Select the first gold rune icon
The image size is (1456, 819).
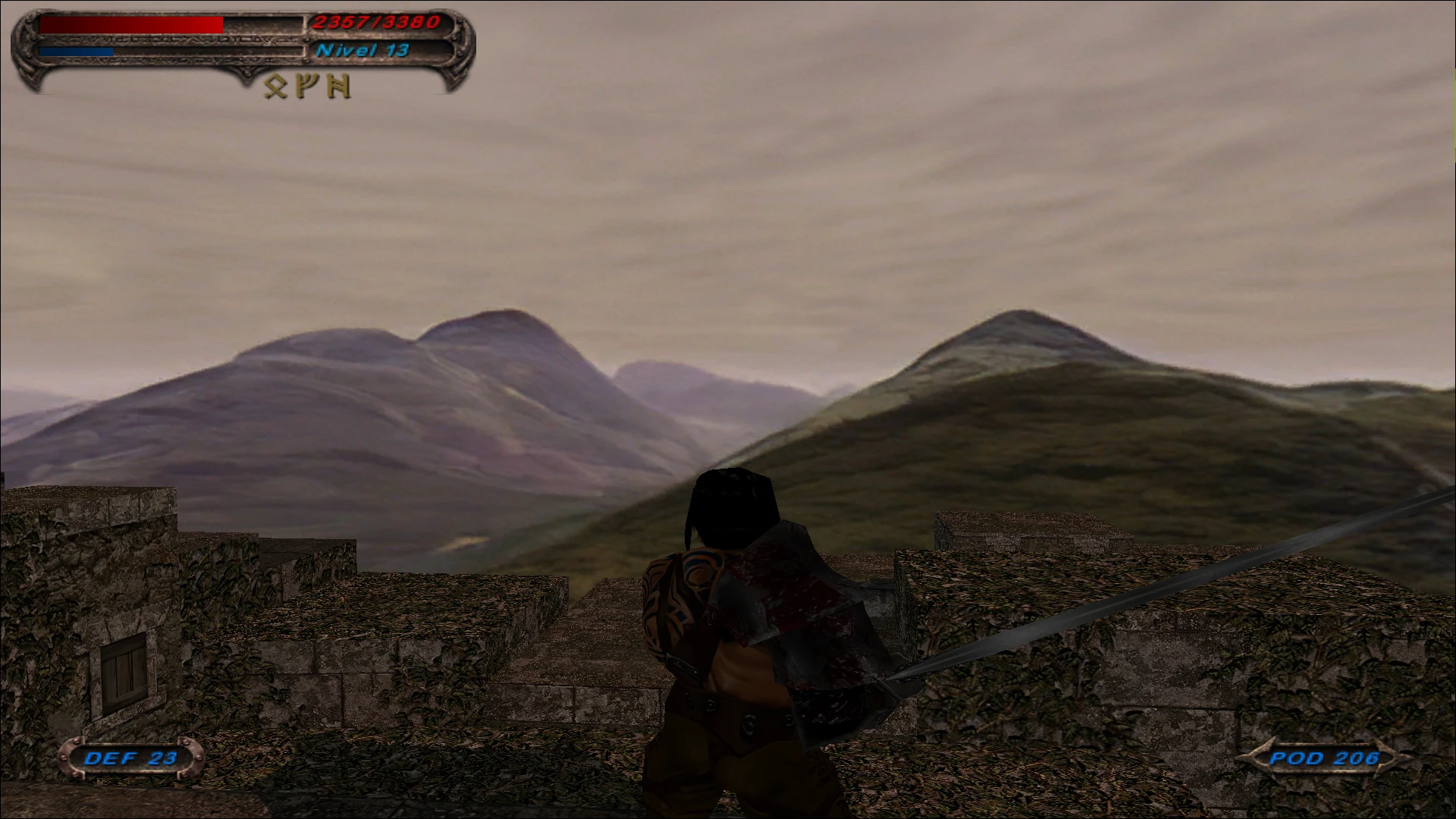[x=275, y=86]
